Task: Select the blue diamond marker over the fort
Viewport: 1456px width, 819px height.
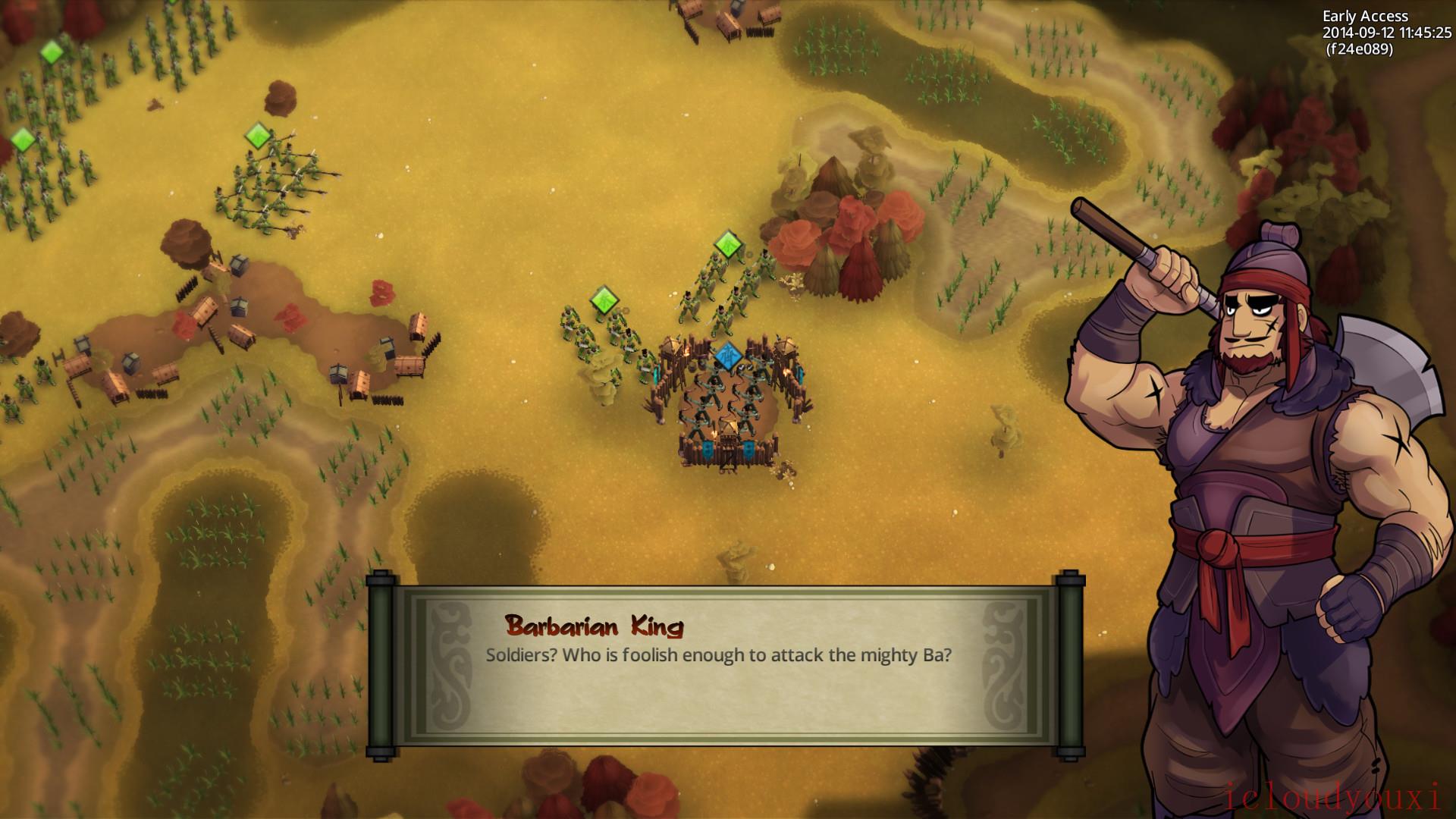Action: pos(727,356)
